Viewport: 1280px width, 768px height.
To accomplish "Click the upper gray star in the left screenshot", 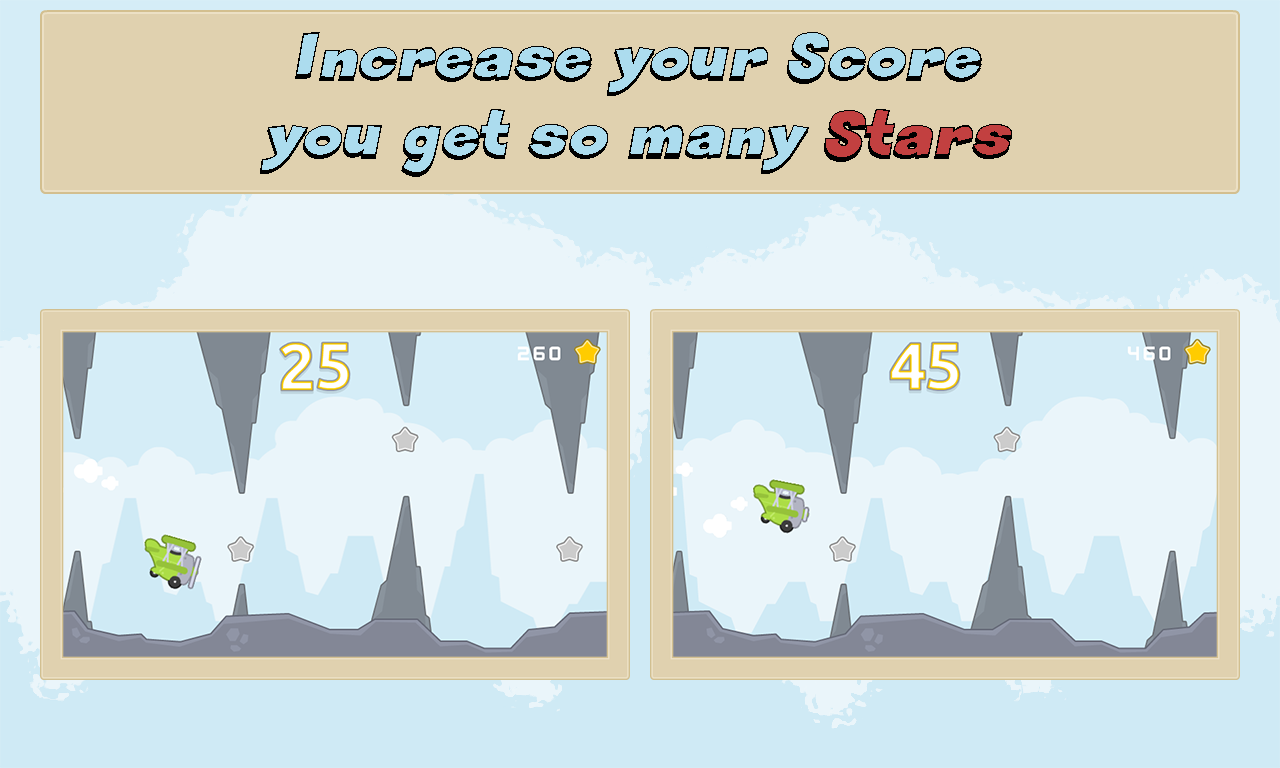I will point(404,440).
